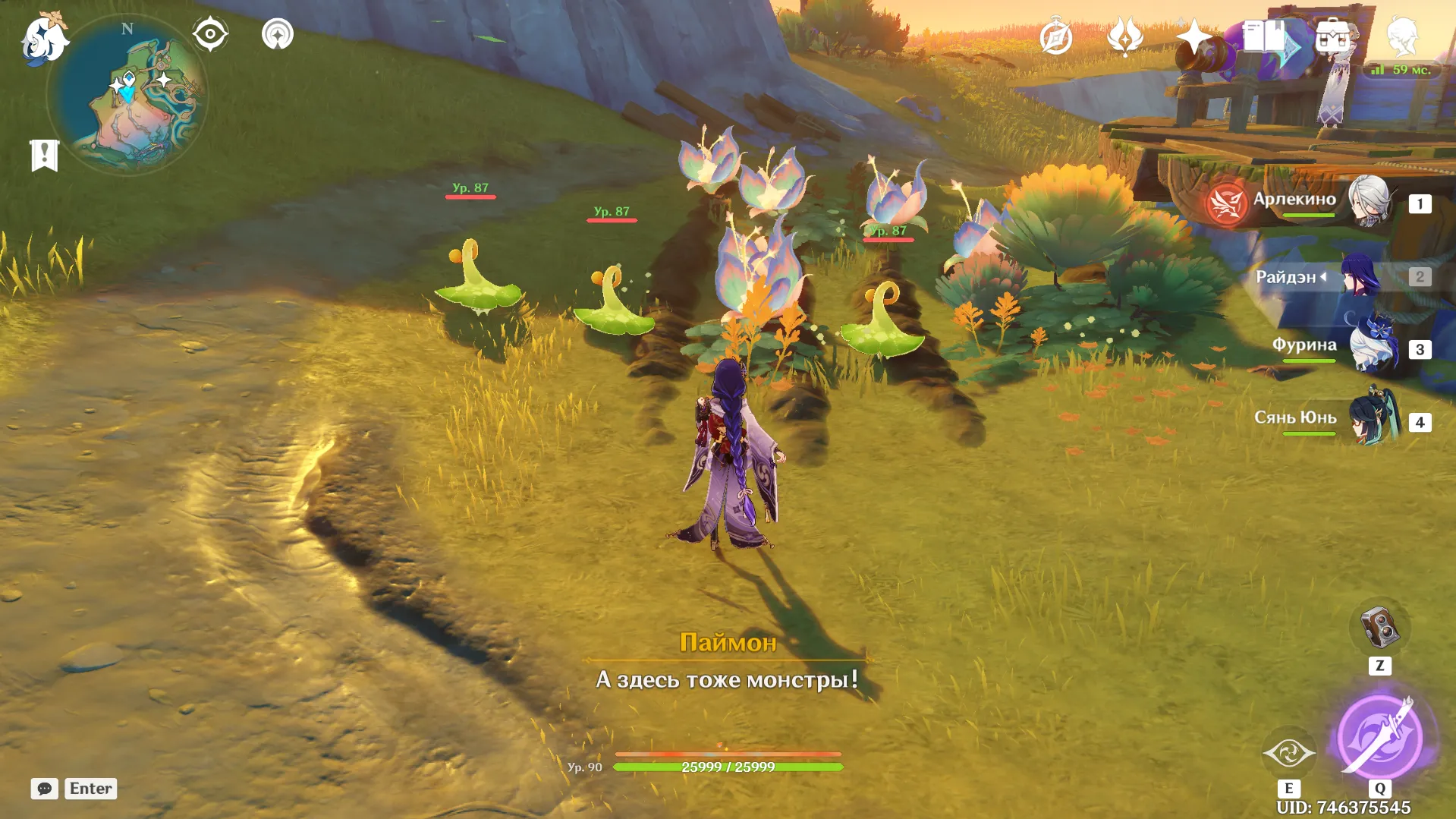Open the backpack inventory
The image size is (1456, 819).
click(x=1332, y=37)
